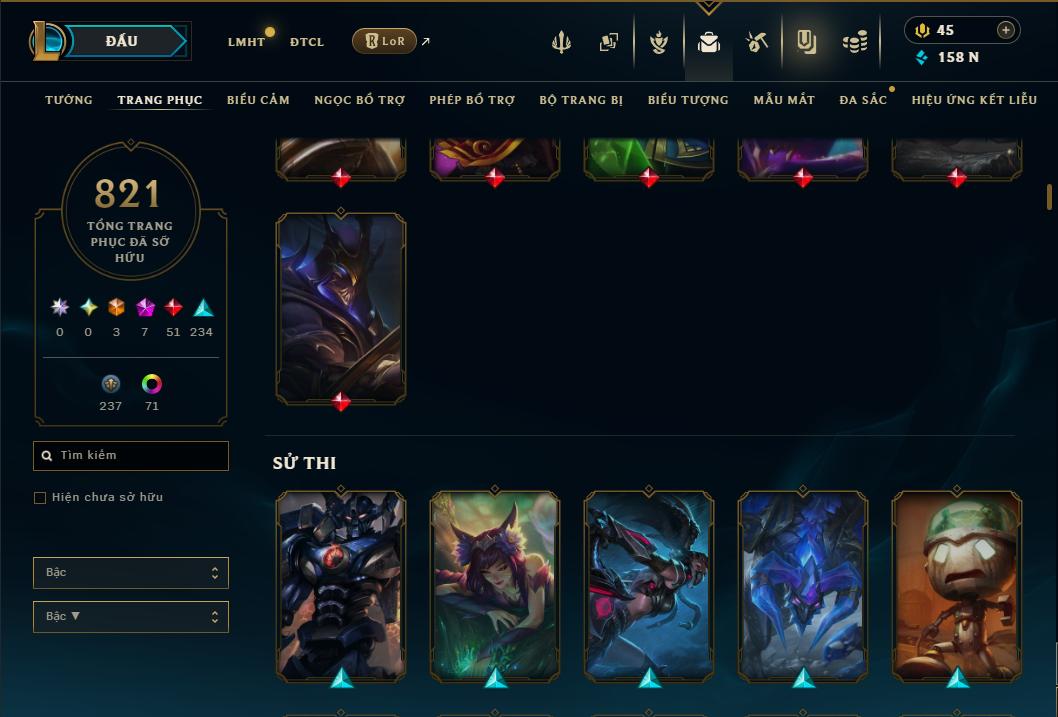The image size is (1058, 717).
Task: Open the ĐA SẮC chromas tab
Action: tap(863, 100)
